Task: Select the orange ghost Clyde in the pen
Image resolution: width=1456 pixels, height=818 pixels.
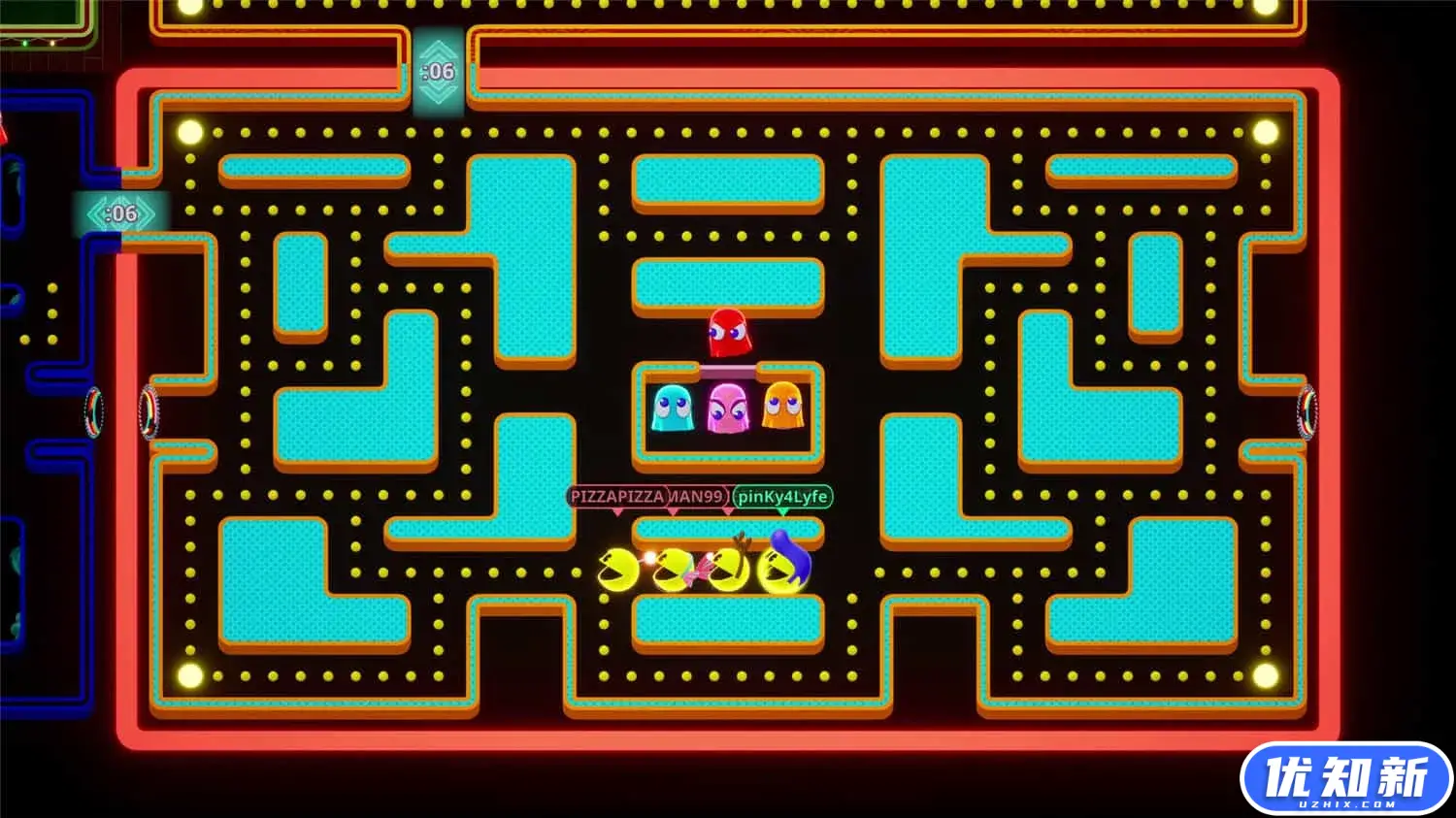Action: (785, 408)
